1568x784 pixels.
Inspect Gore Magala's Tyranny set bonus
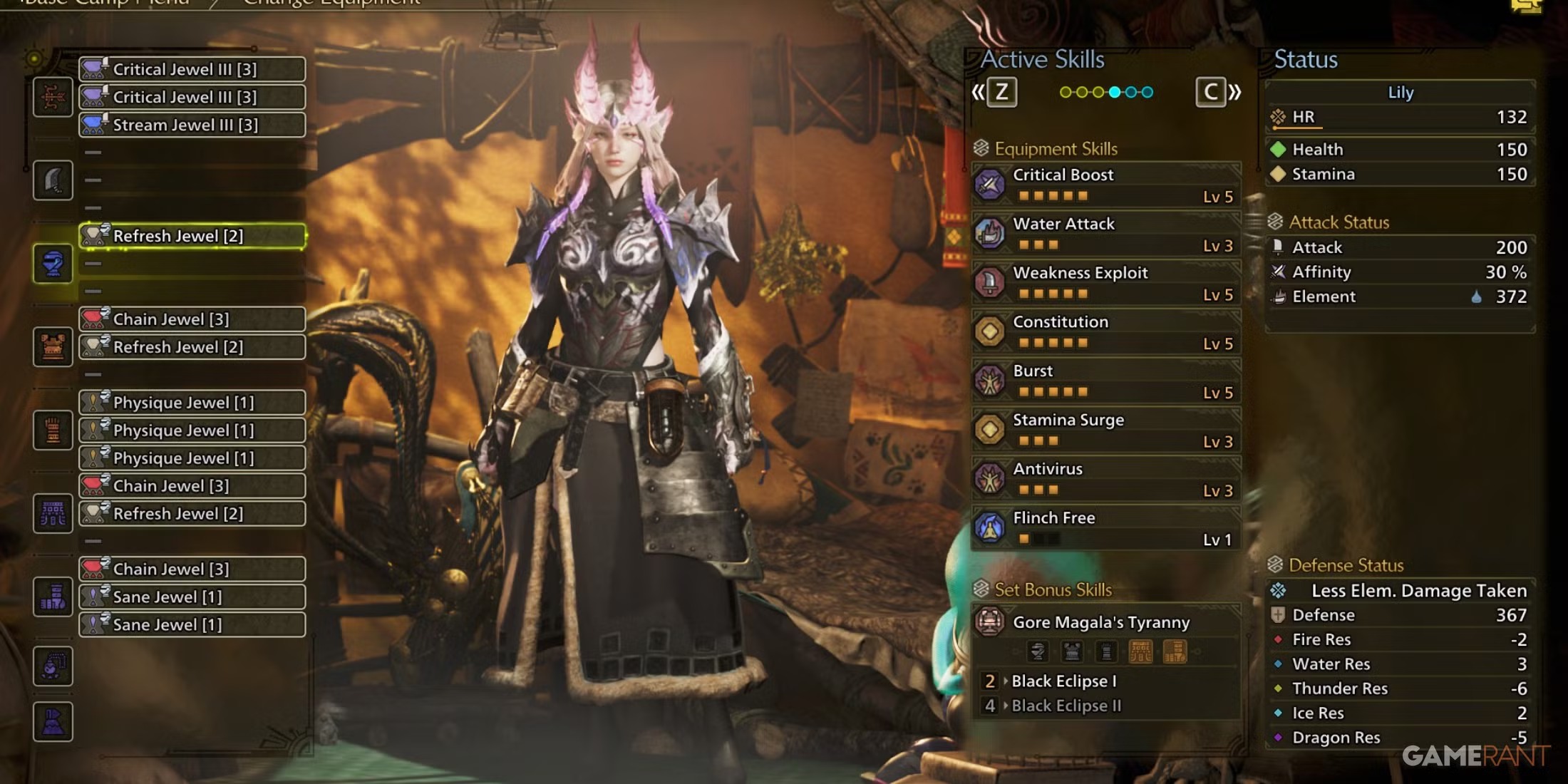[x=1105, y=622]
